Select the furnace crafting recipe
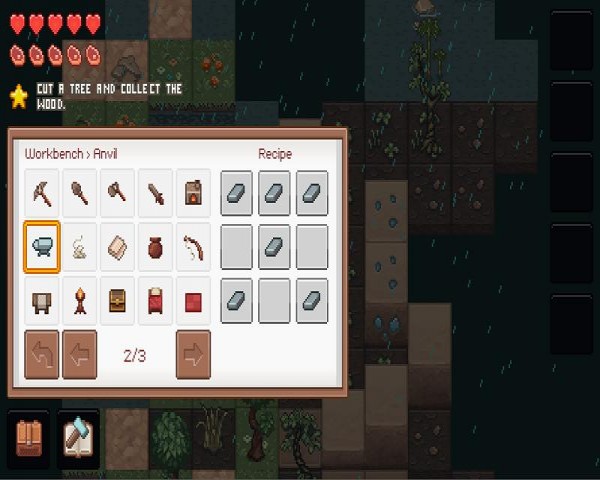Image resolution: width=600 pixels, height=480 pixels. [x=194, y=192]
